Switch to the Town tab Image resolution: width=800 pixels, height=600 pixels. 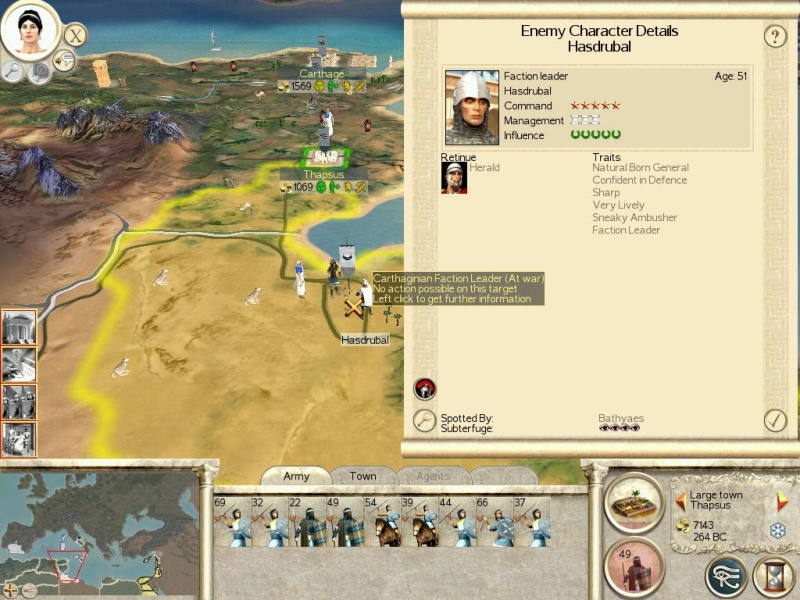(363, 476)
